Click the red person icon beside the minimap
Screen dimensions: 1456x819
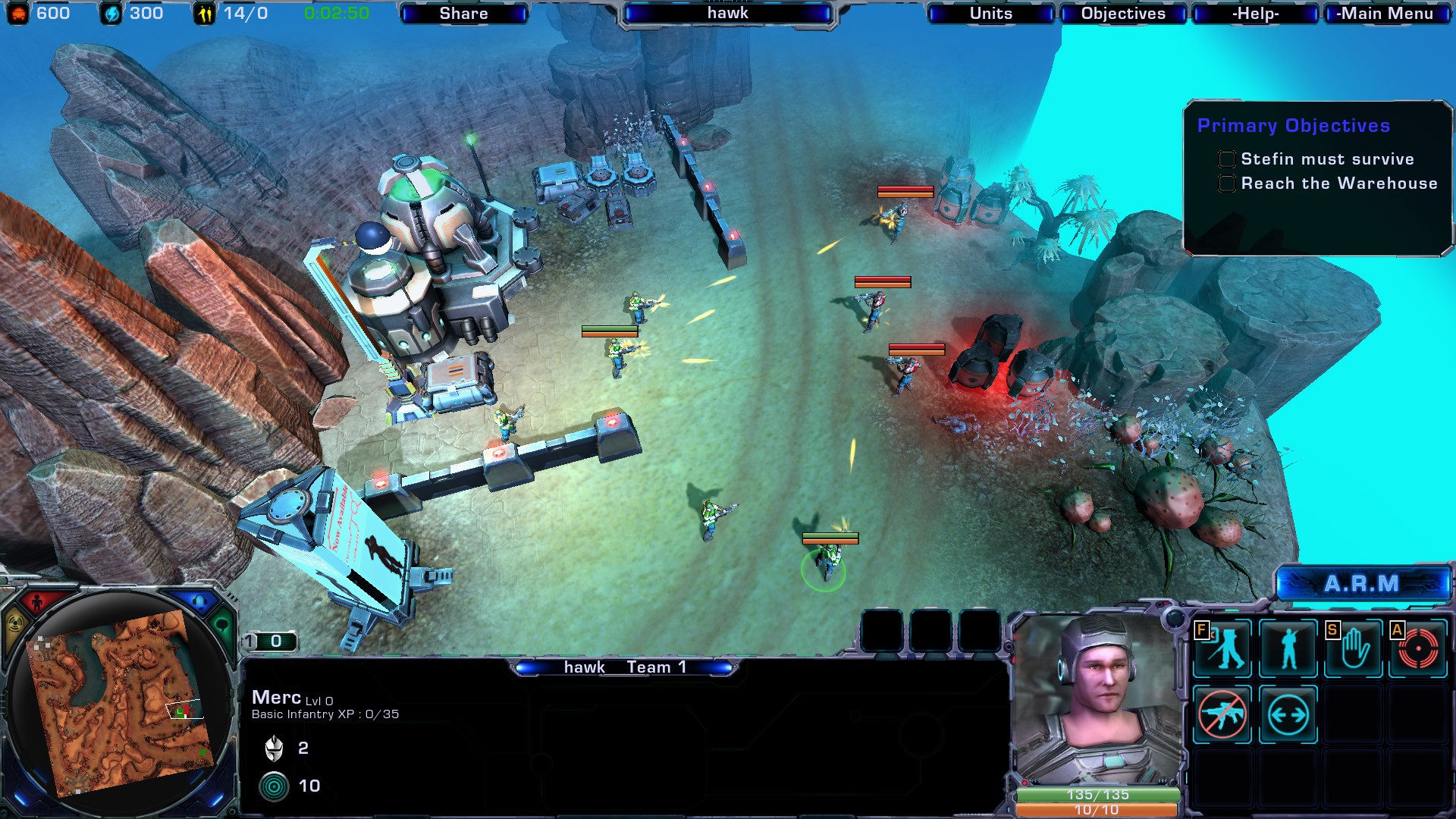click(x=36, y=604)
